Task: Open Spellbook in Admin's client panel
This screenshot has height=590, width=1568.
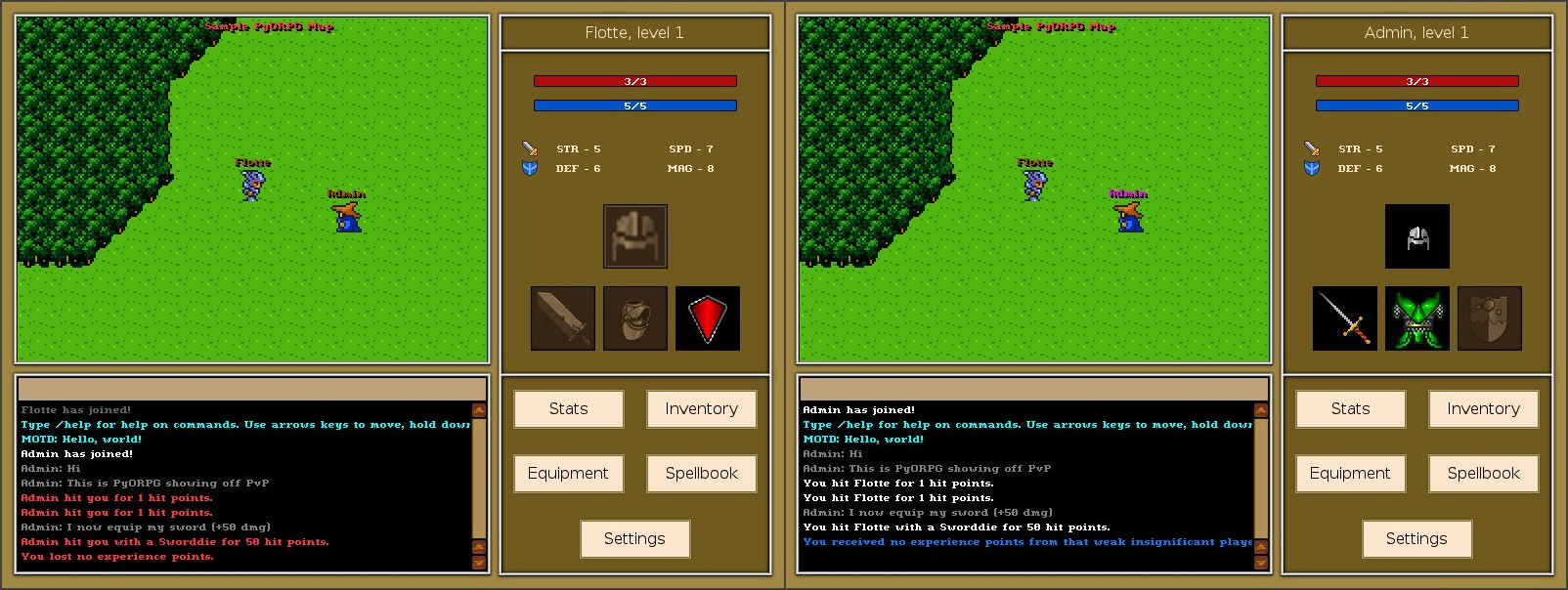Action: [1483, 474]
